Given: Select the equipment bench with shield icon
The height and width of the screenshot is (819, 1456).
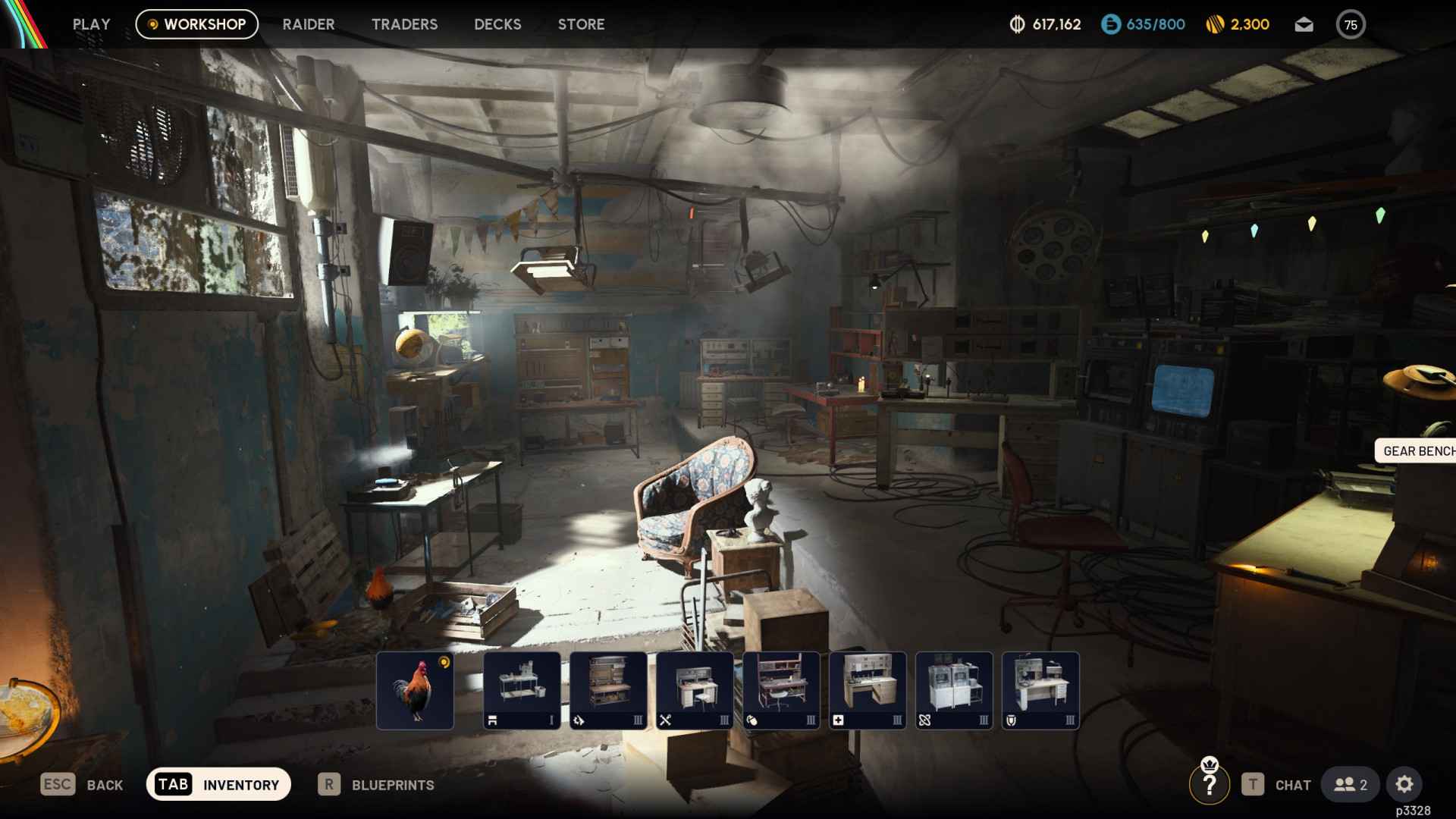Looking at the screenshot, I should click(1040, 690).
